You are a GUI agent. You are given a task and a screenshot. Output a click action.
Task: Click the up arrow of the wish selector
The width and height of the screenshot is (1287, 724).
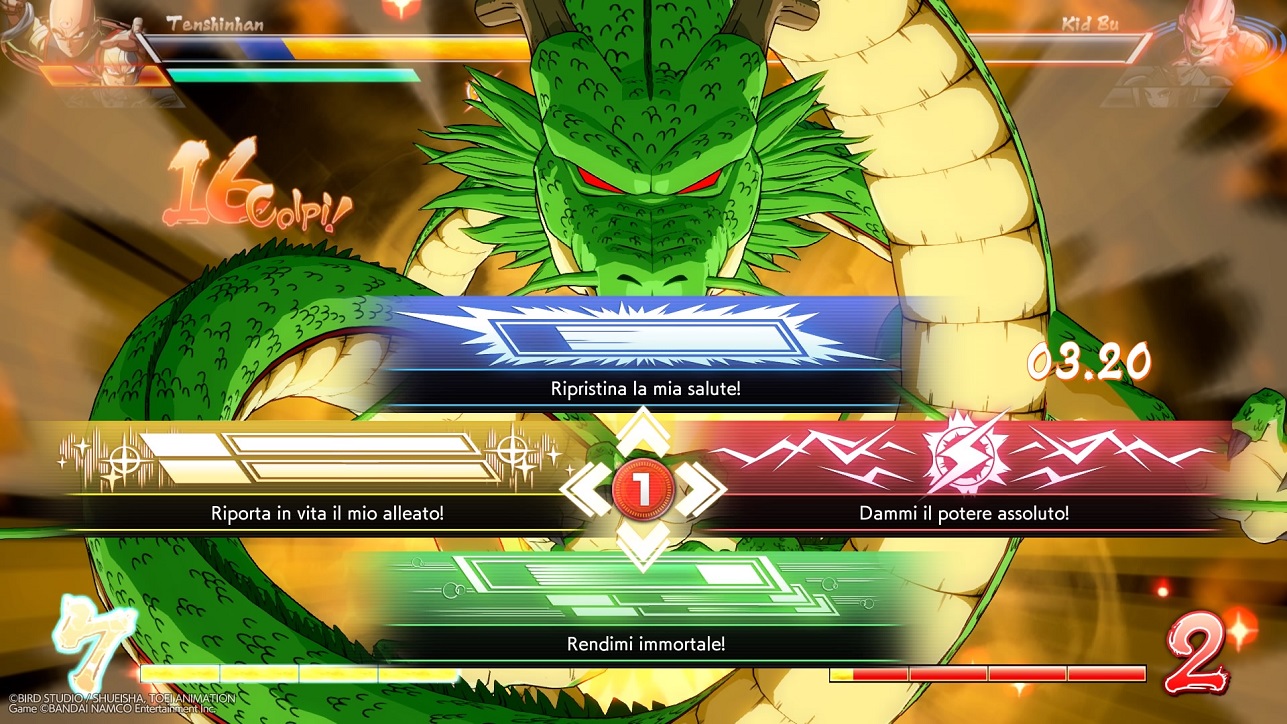[x=644, y=430]
